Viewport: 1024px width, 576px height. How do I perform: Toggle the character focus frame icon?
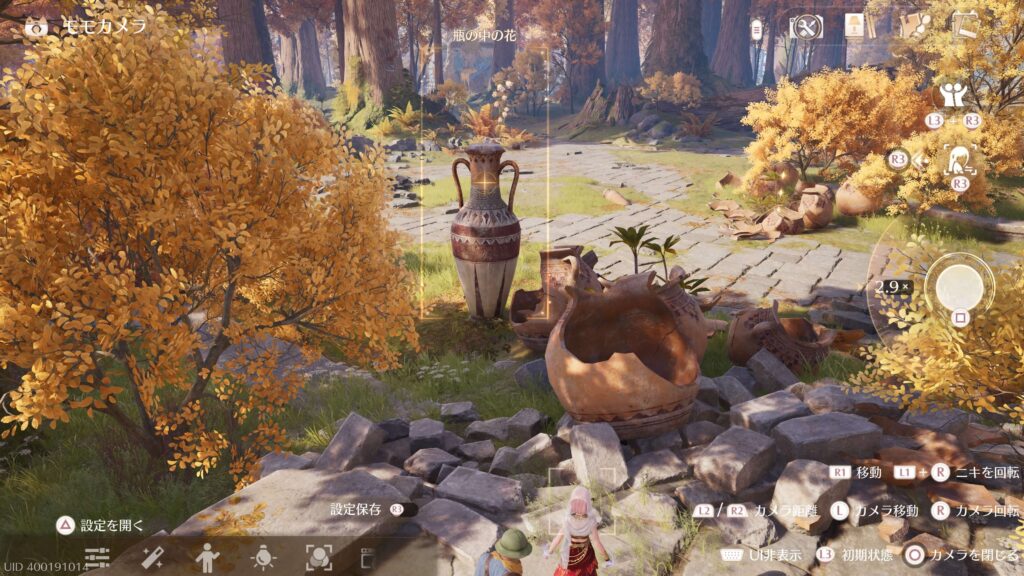(960, 159)
